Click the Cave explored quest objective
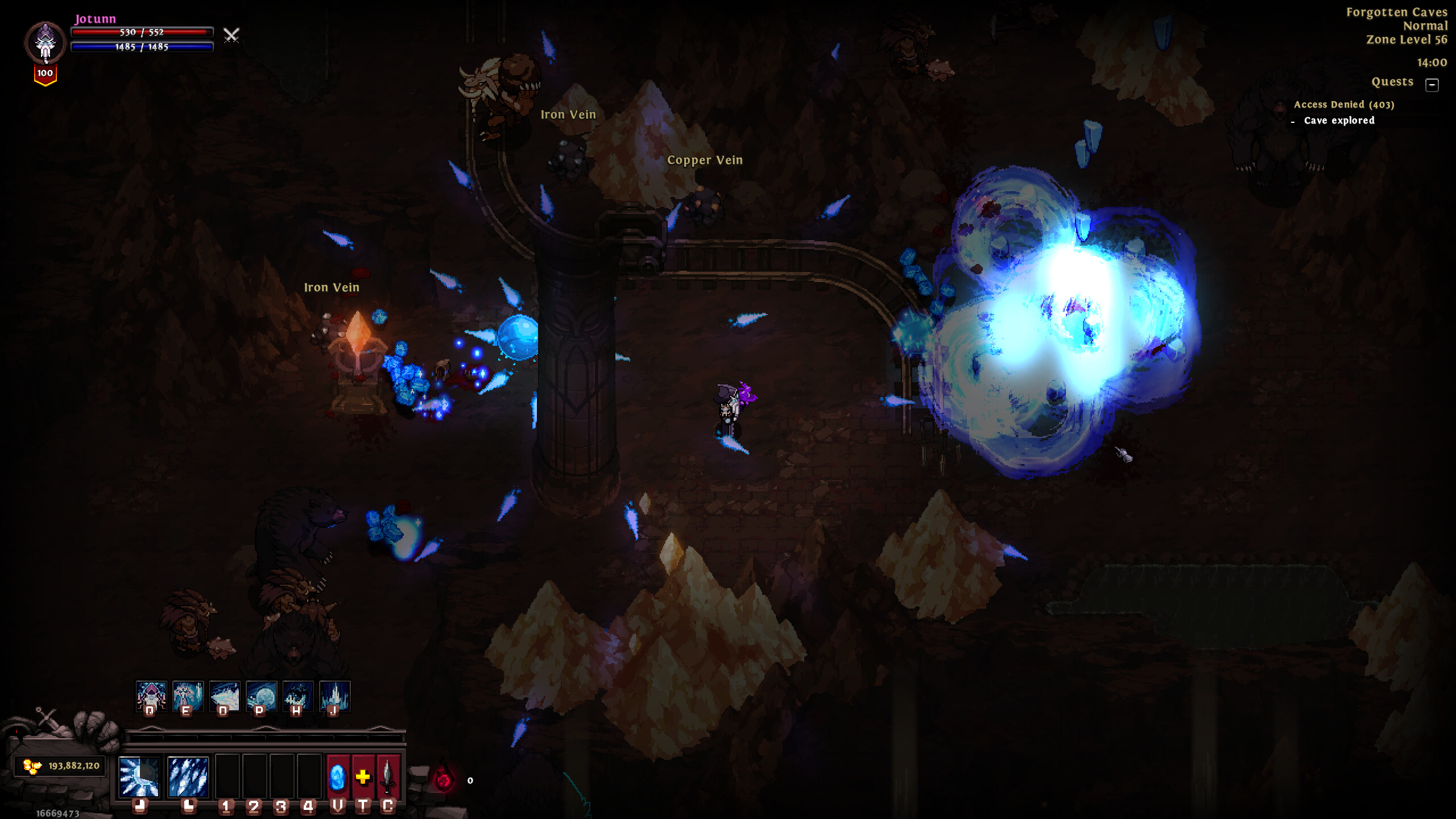 1341,121
